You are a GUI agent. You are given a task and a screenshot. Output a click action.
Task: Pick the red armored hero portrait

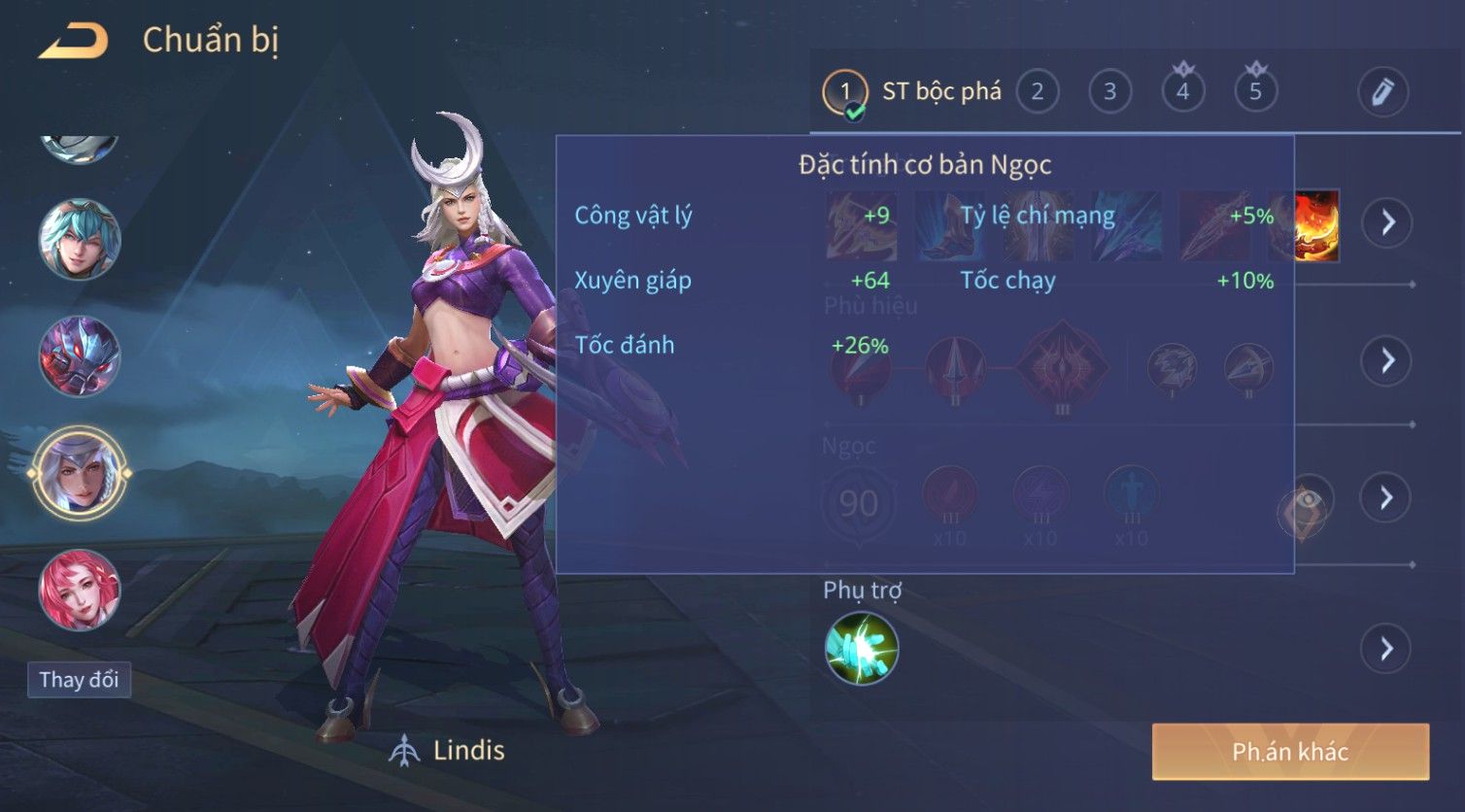coord(80,356)
